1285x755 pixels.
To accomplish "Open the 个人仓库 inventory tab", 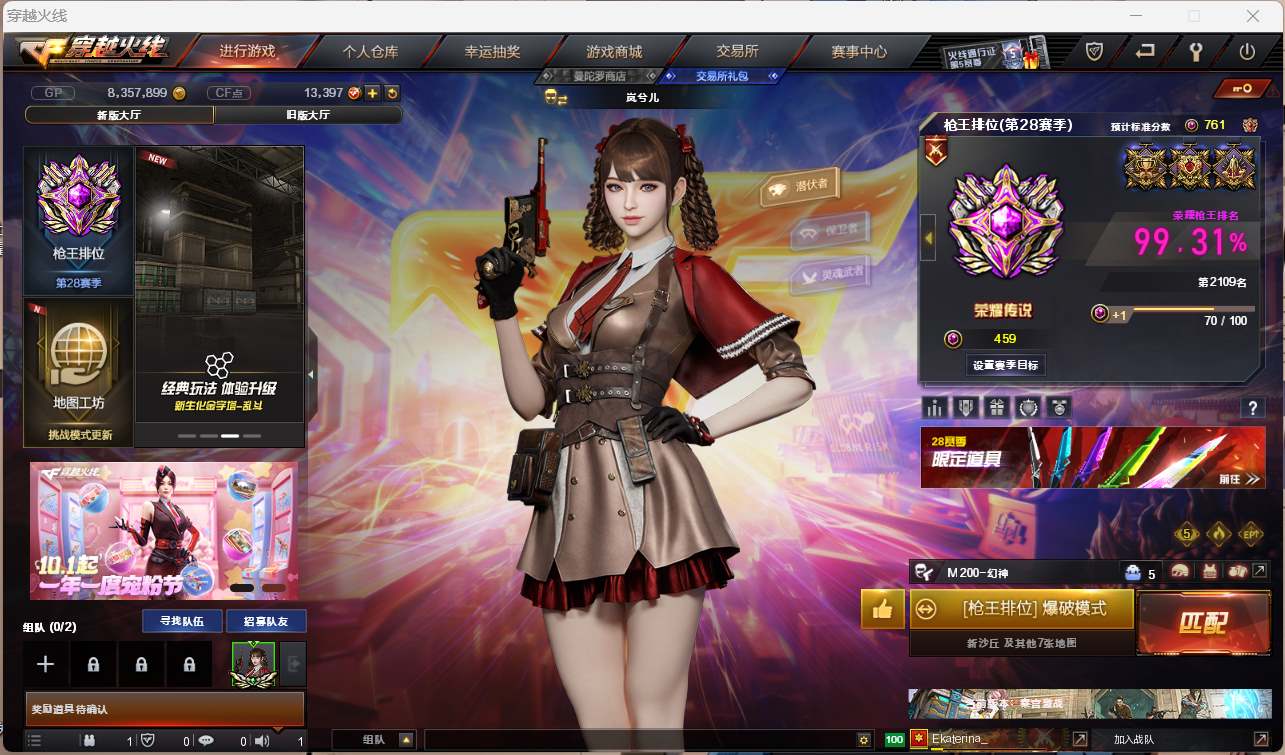I will (x=370, y=51).
